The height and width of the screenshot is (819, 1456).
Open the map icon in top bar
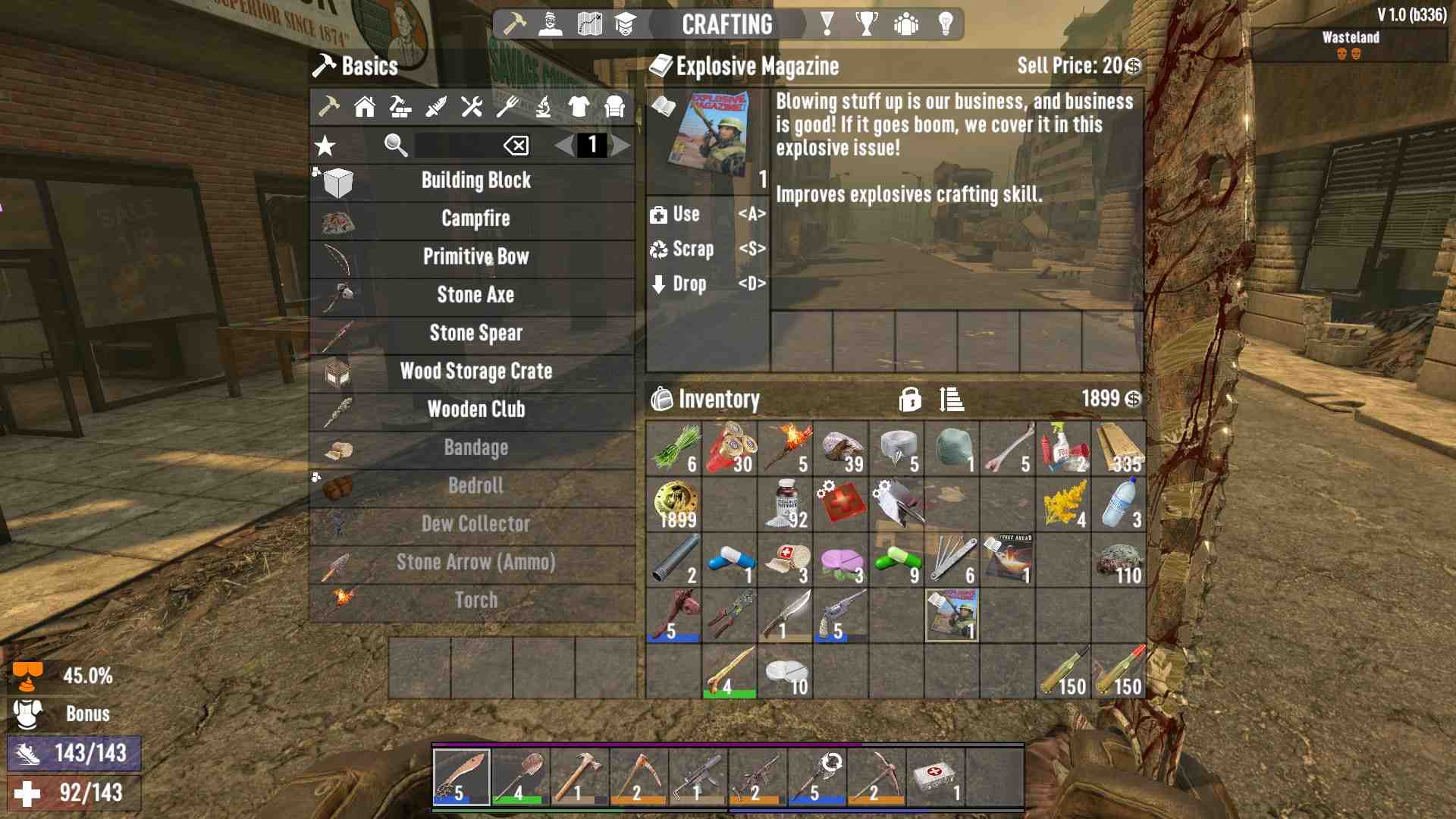tap(590, 24)
